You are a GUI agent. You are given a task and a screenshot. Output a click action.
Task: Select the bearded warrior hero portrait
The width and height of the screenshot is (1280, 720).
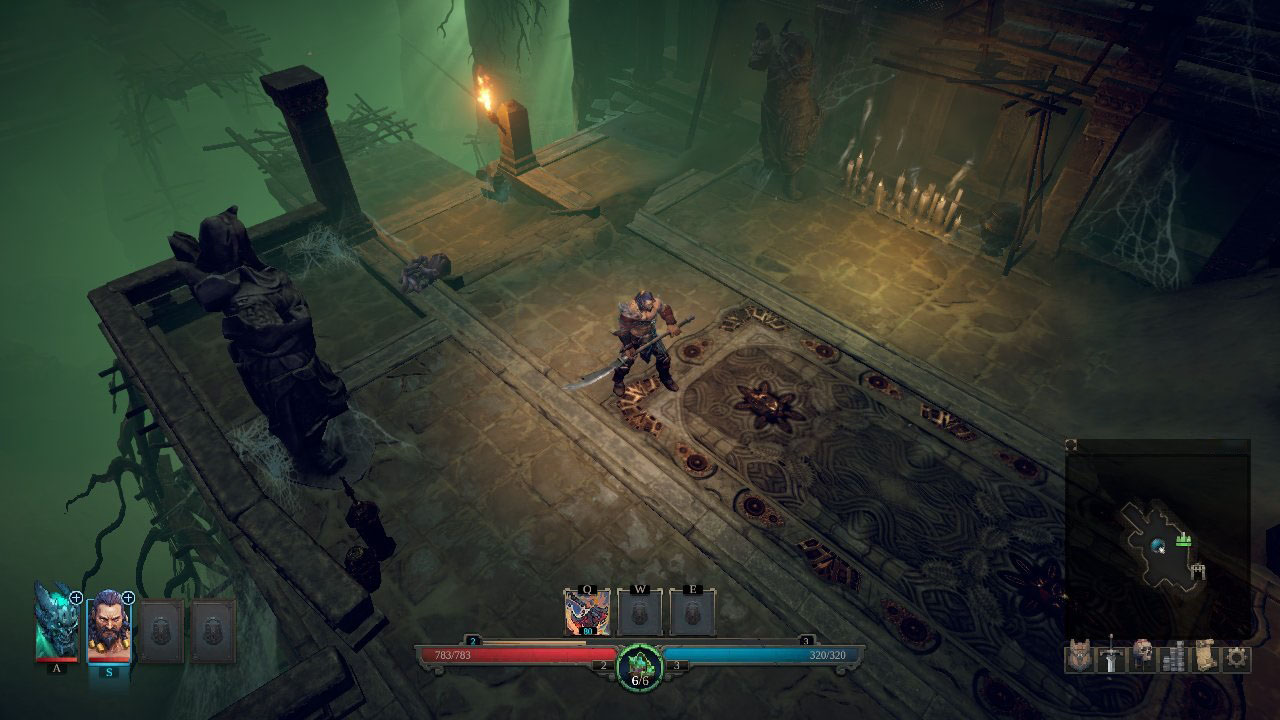point(108,628)
